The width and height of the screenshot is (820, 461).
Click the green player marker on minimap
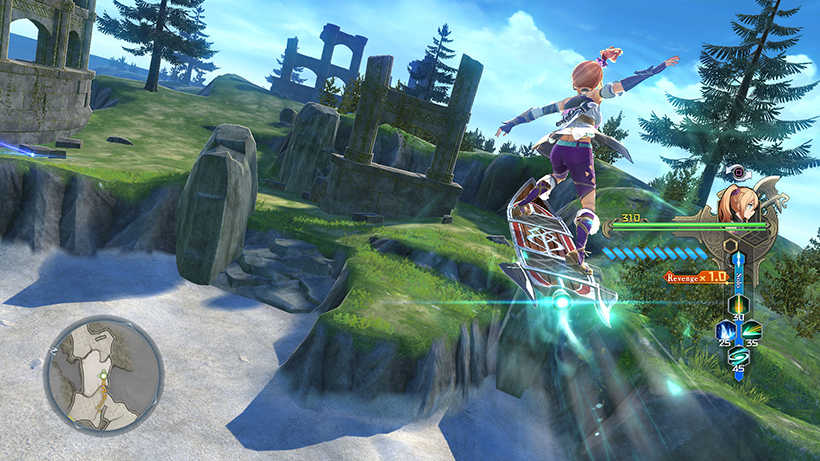click(x=103, y=376)
